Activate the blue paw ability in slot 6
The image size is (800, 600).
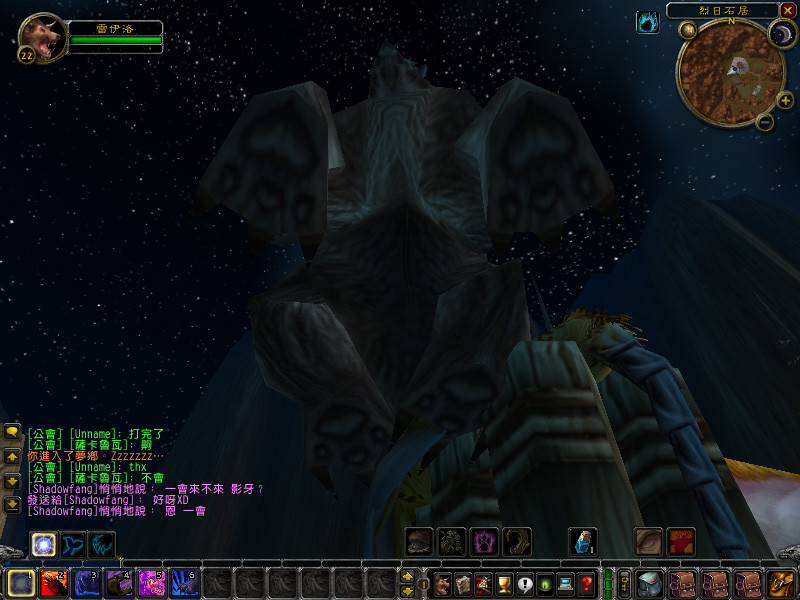coord(184,582)
